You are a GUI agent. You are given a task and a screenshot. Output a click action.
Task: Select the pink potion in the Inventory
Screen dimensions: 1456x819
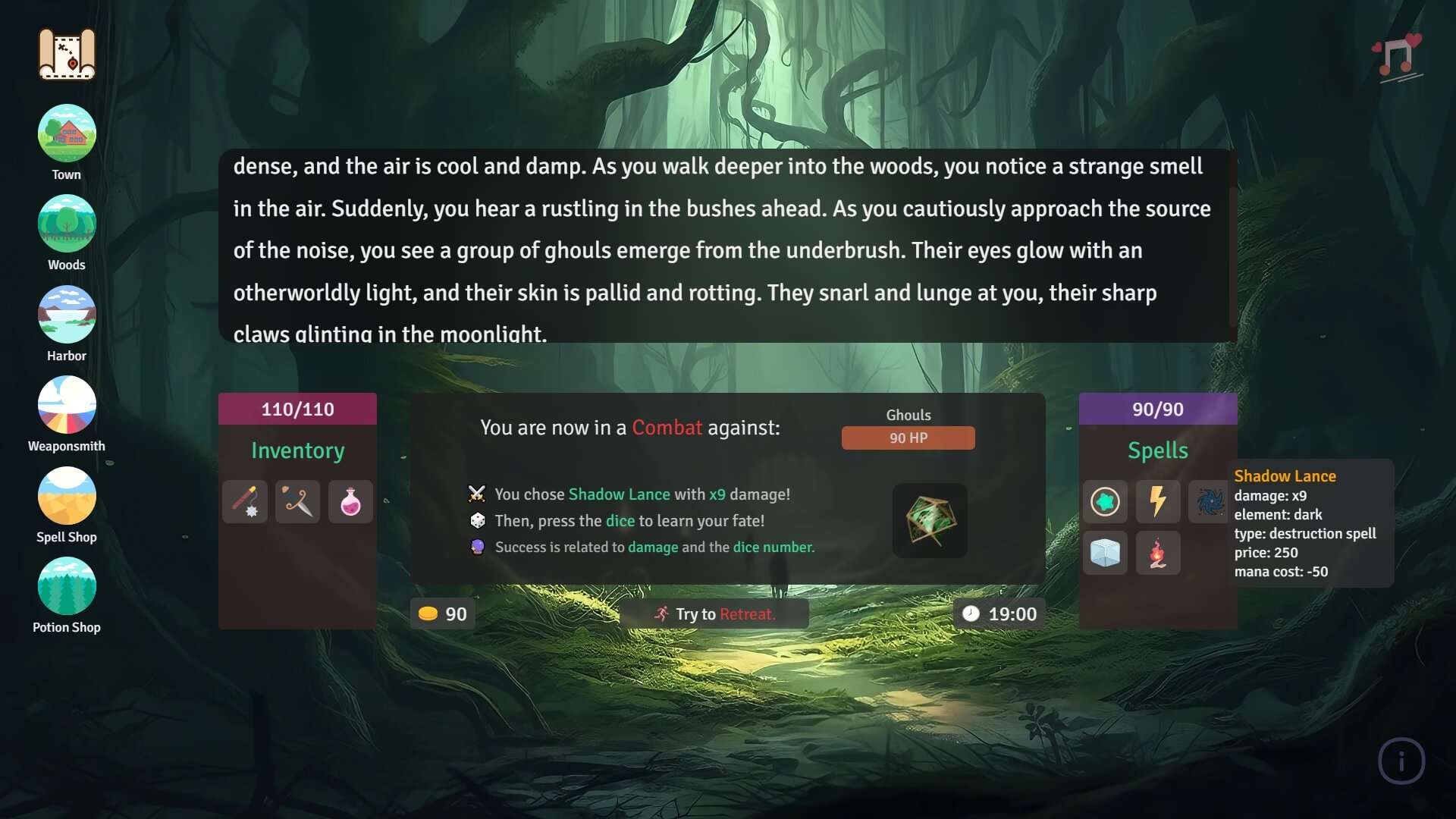[x=350, y=501]
